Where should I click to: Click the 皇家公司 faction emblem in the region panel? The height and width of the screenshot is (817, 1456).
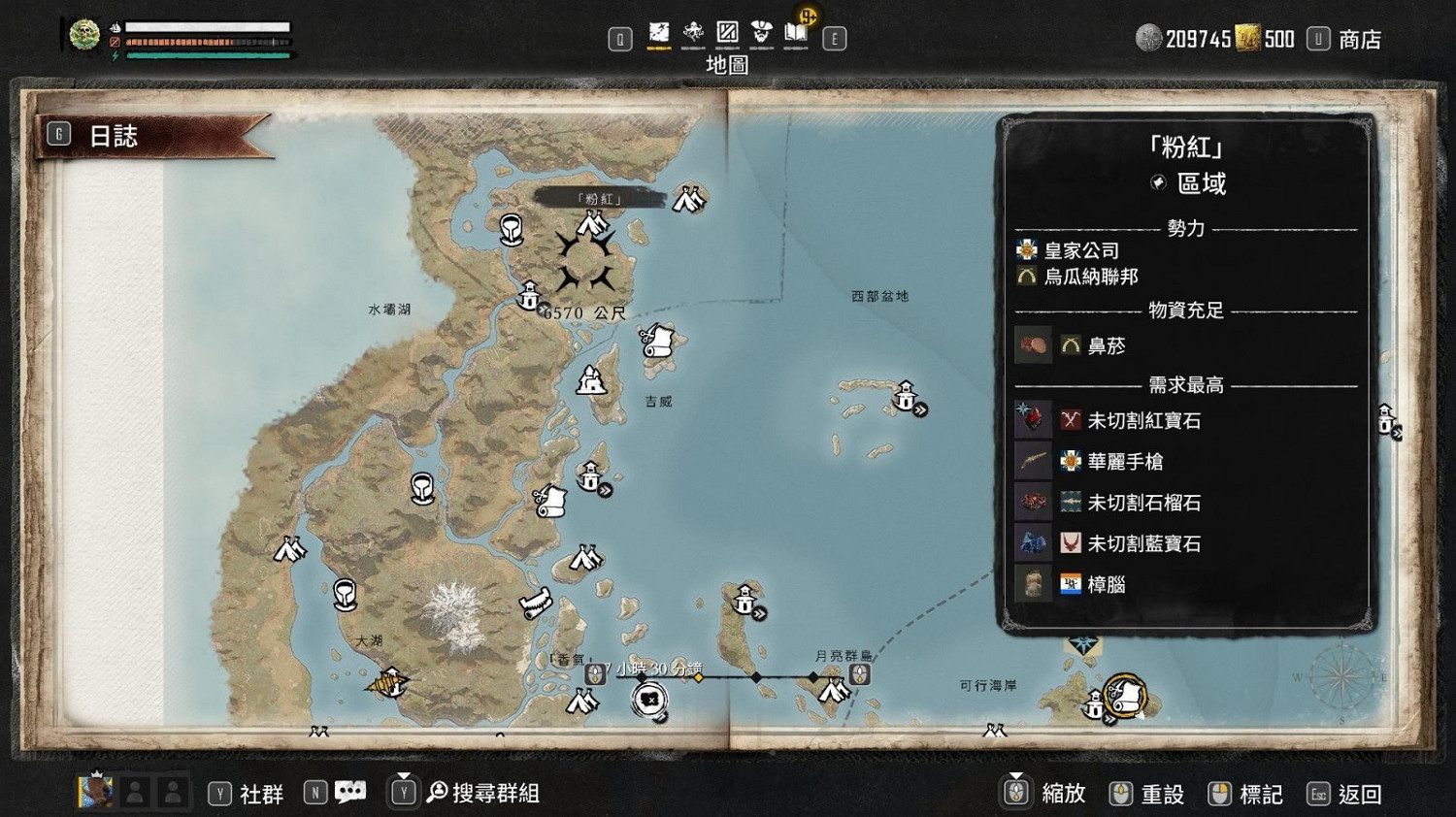click(x=1027, y=249)
